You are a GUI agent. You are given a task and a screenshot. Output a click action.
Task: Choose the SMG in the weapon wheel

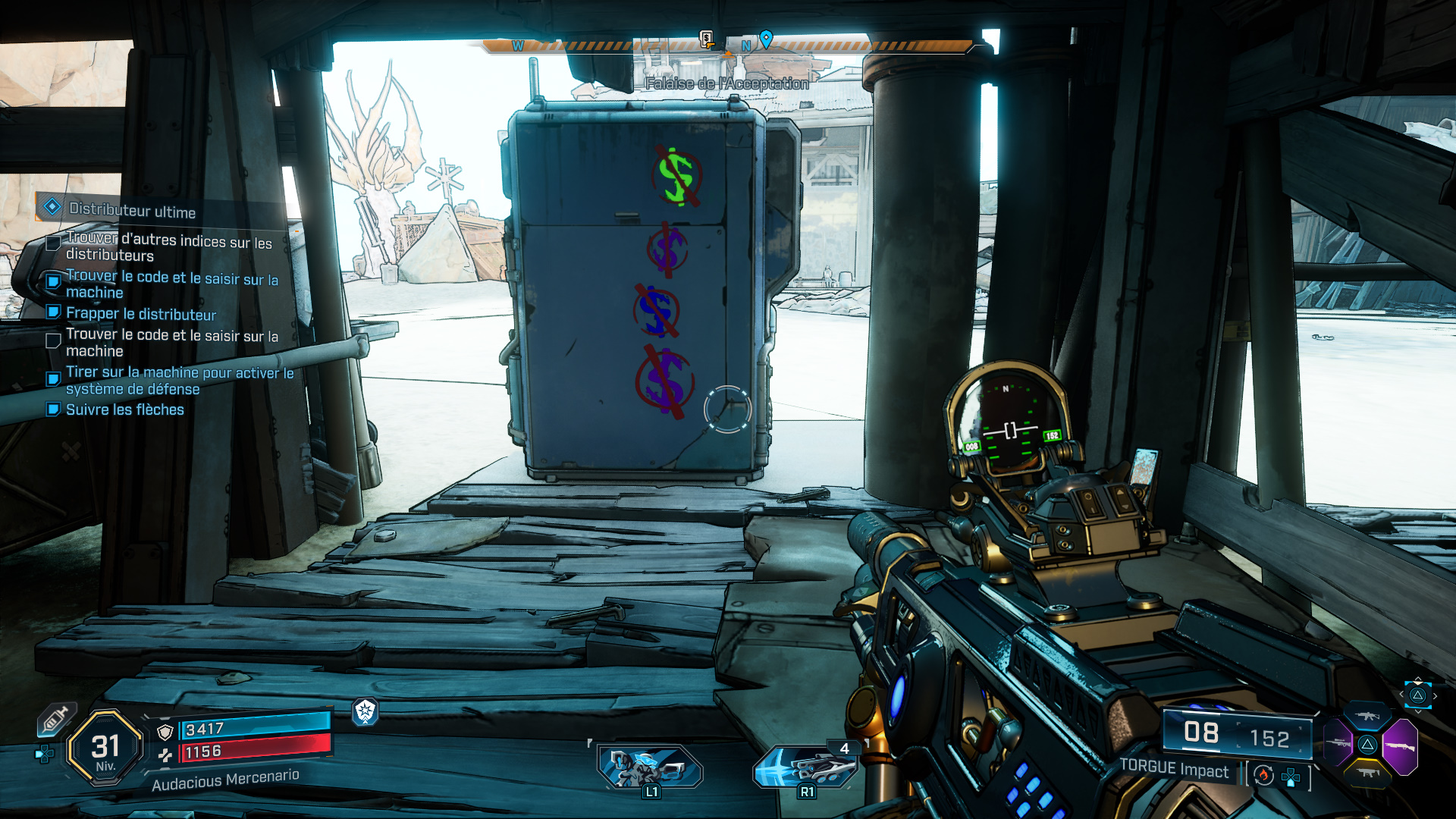(x=1367, y=773)
